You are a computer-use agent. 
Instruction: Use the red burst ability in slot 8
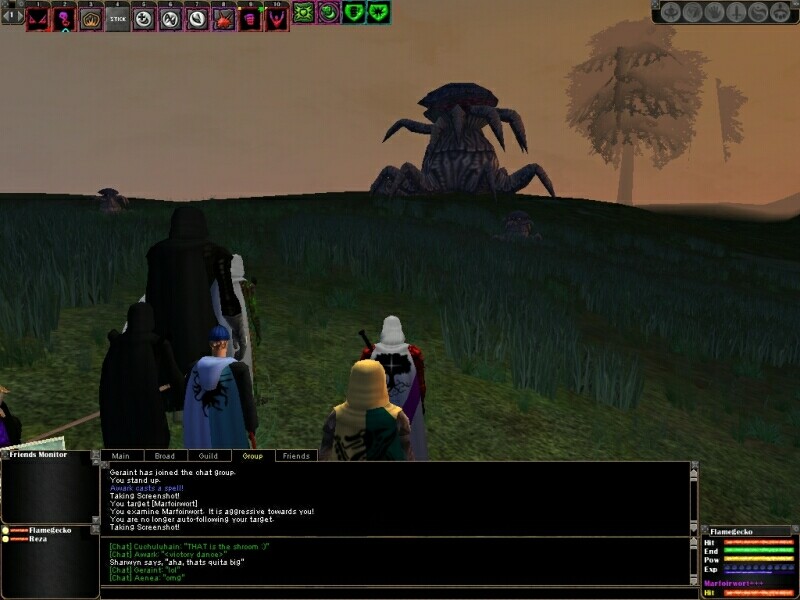pos(224,18)
